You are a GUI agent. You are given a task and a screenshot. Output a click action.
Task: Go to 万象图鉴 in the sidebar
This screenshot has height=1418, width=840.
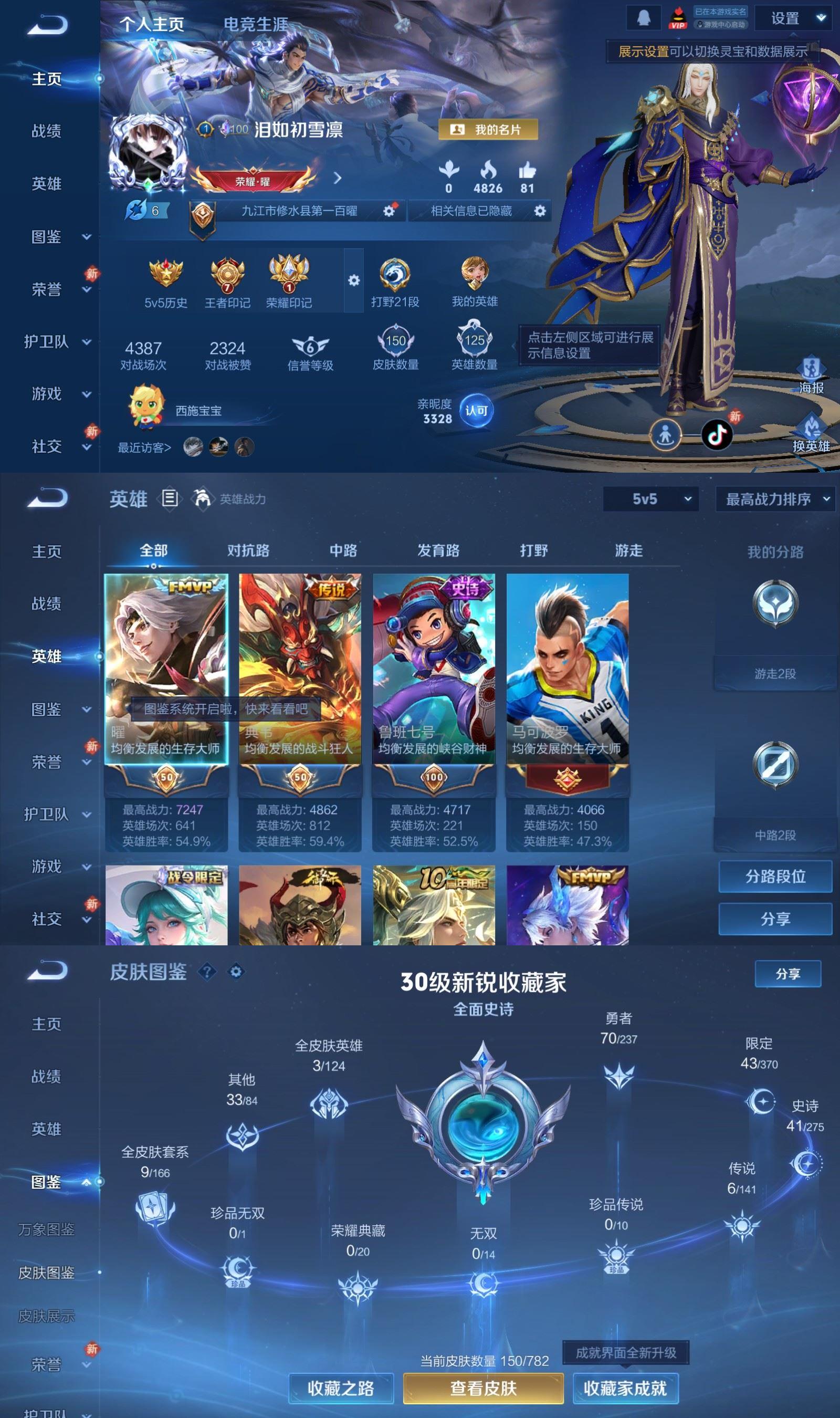tap(46, 1229)
